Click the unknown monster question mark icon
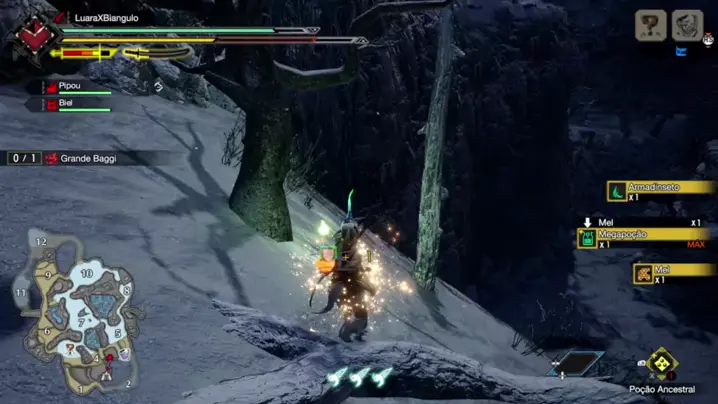This screenshot has width=718, height=404. [651, 25]
